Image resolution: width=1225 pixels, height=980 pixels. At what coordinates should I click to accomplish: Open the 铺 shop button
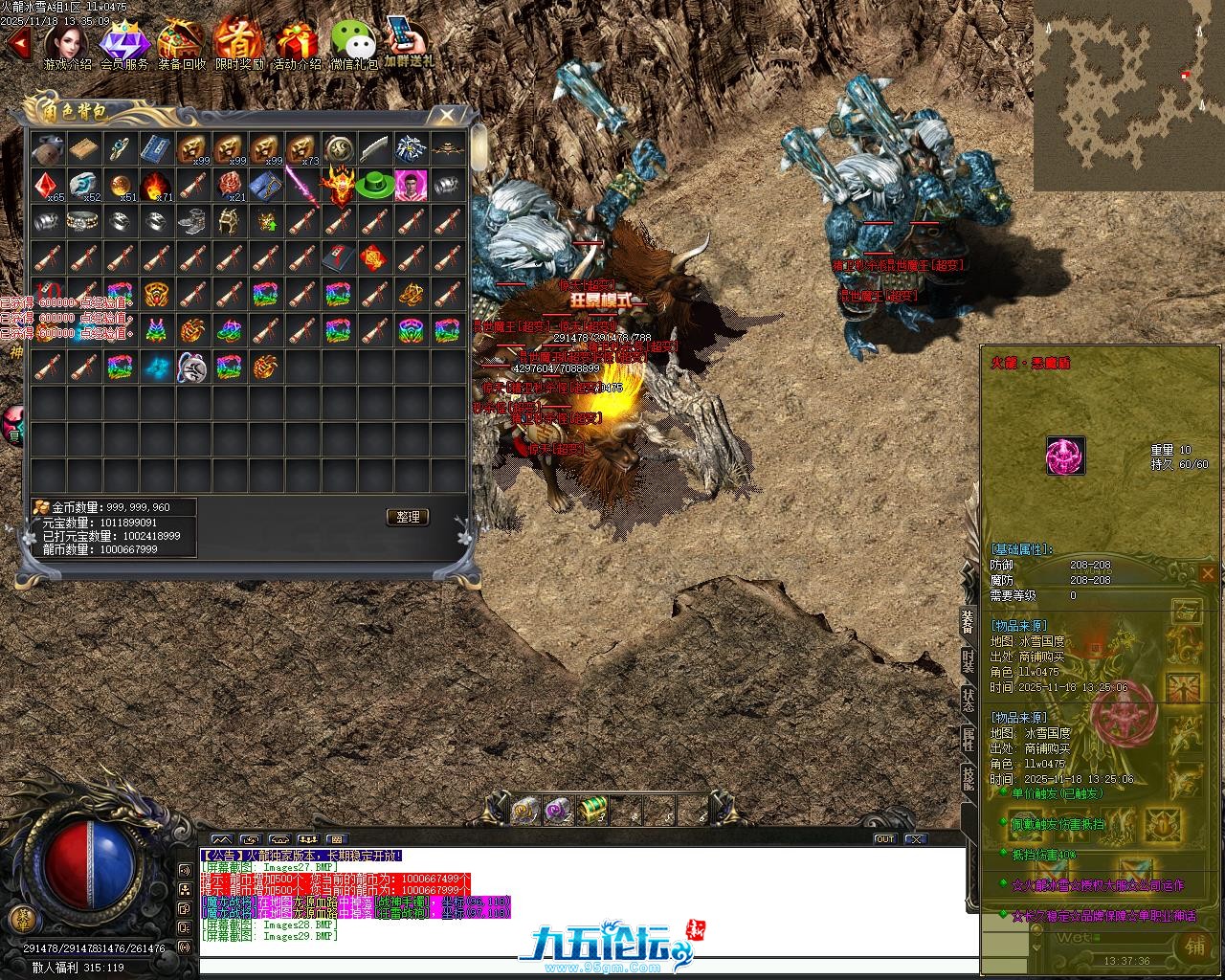(x=1195, y=945)
